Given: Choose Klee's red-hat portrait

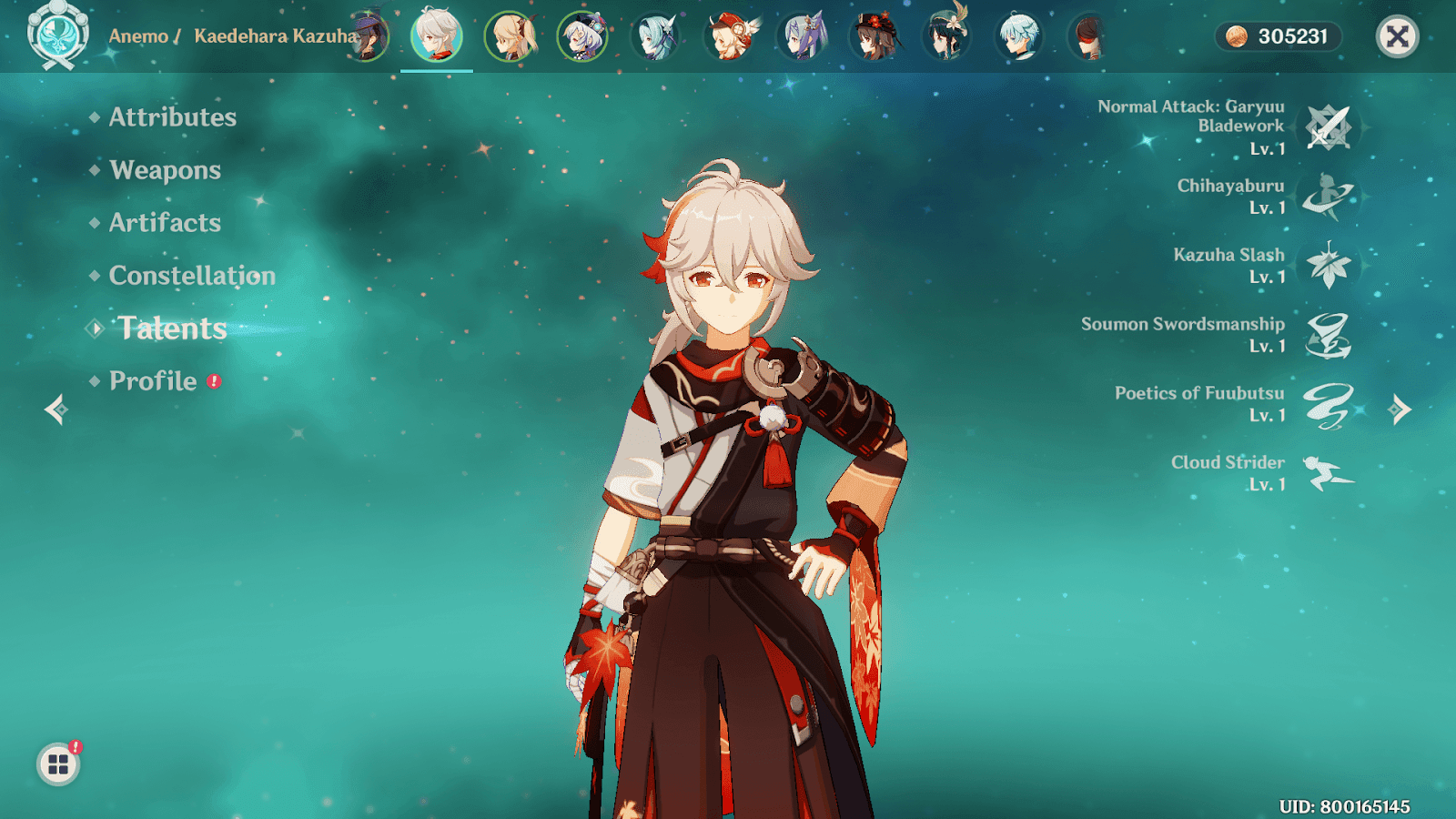Looking at the screenshot, I should [x=729, y=36].
